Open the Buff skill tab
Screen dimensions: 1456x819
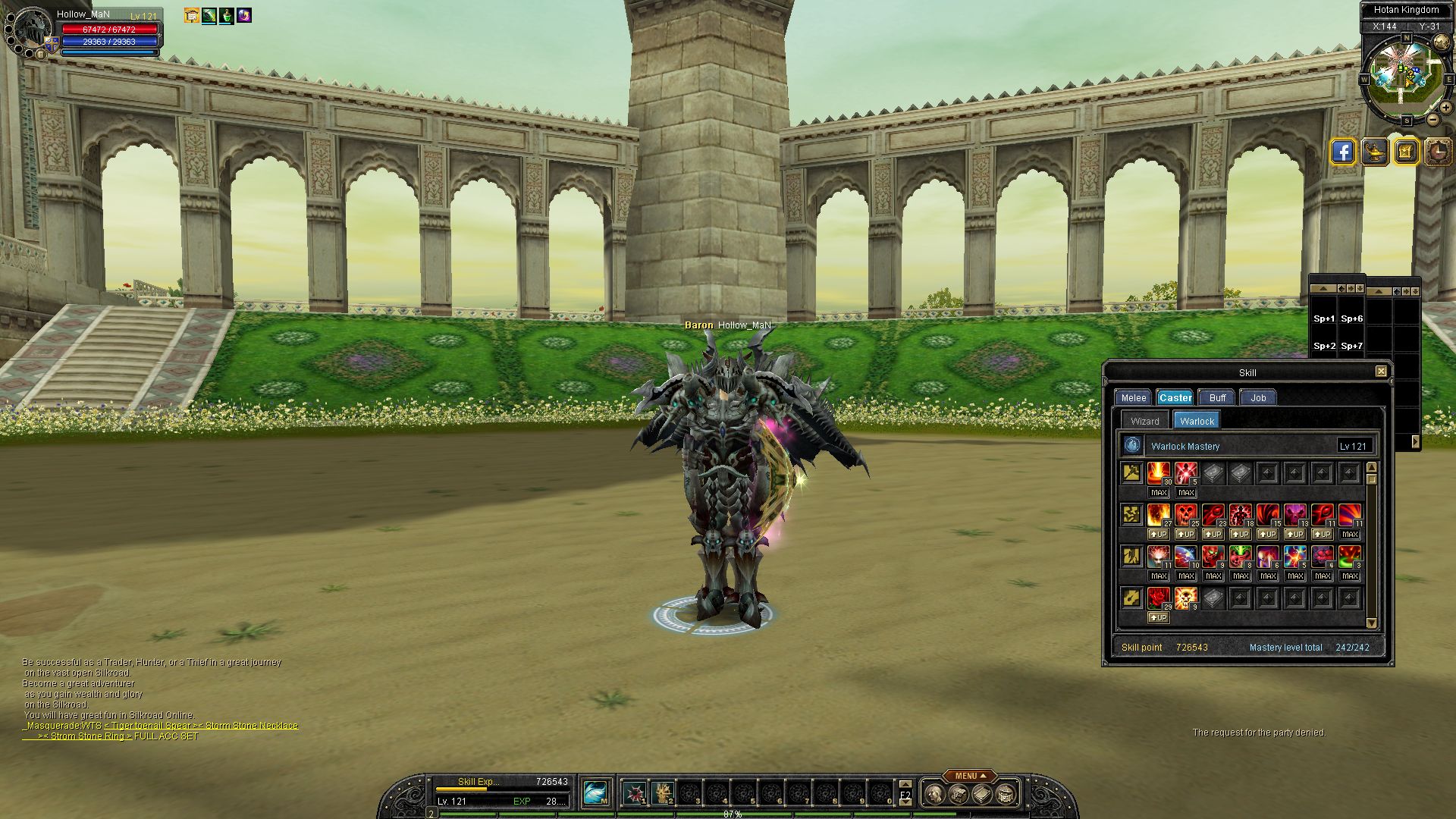[1217, 397]
